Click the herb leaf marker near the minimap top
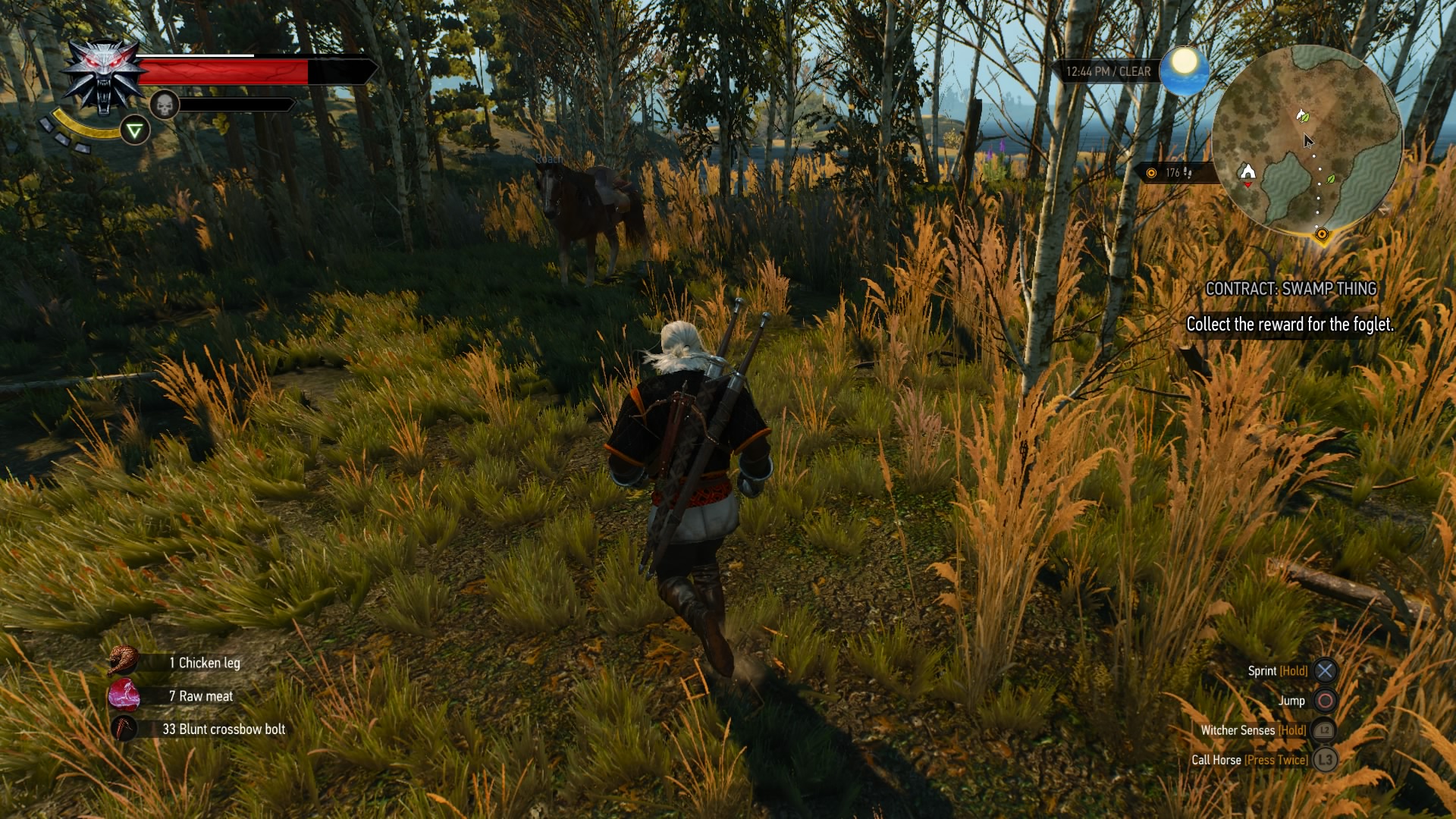 pos(1302,116)
